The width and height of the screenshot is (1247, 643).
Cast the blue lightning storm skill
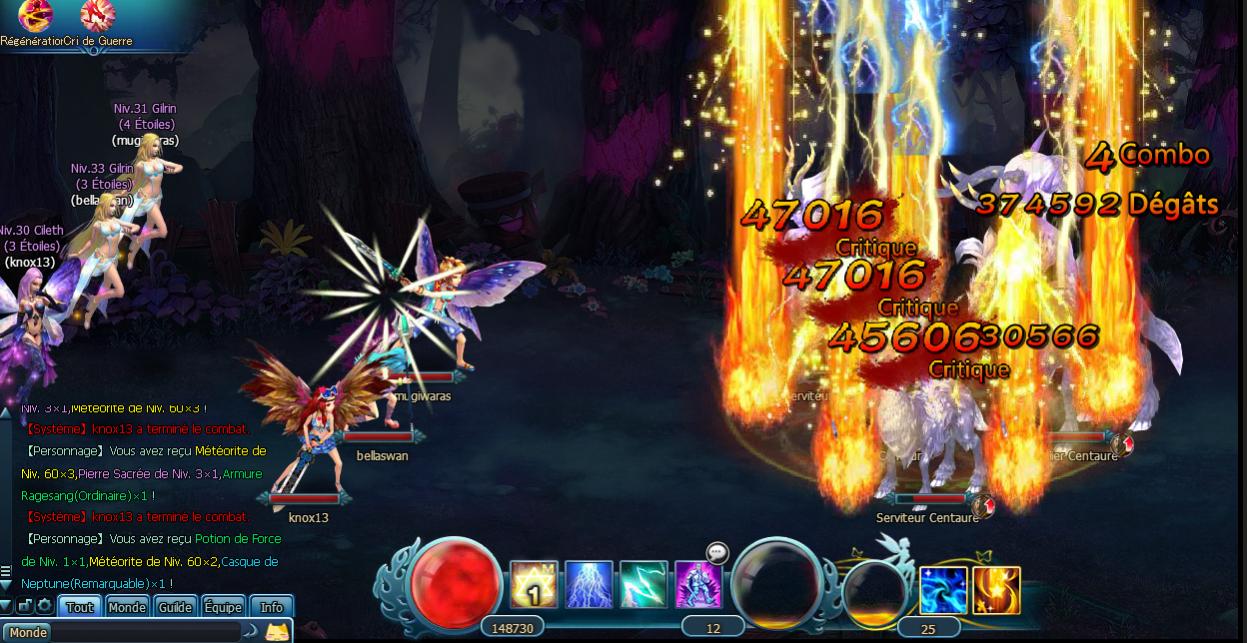[x=589, y=585]
